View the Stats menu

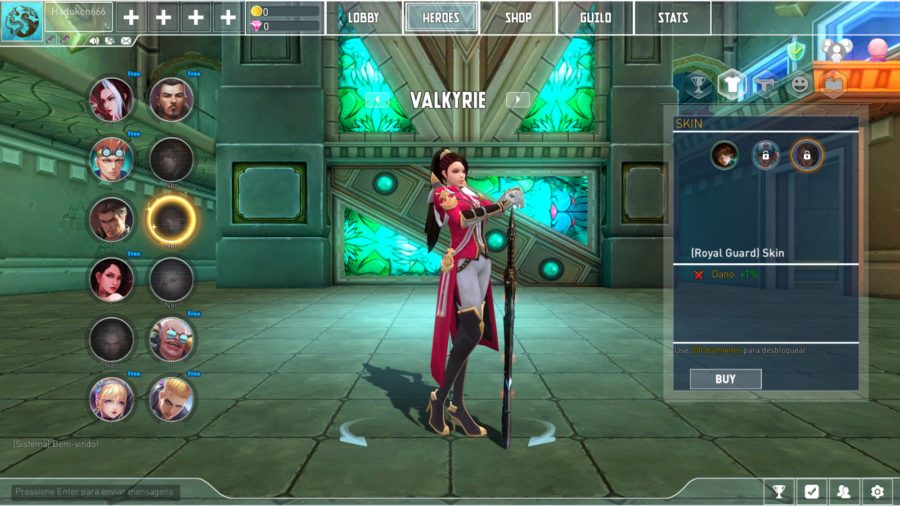point(672,18)
